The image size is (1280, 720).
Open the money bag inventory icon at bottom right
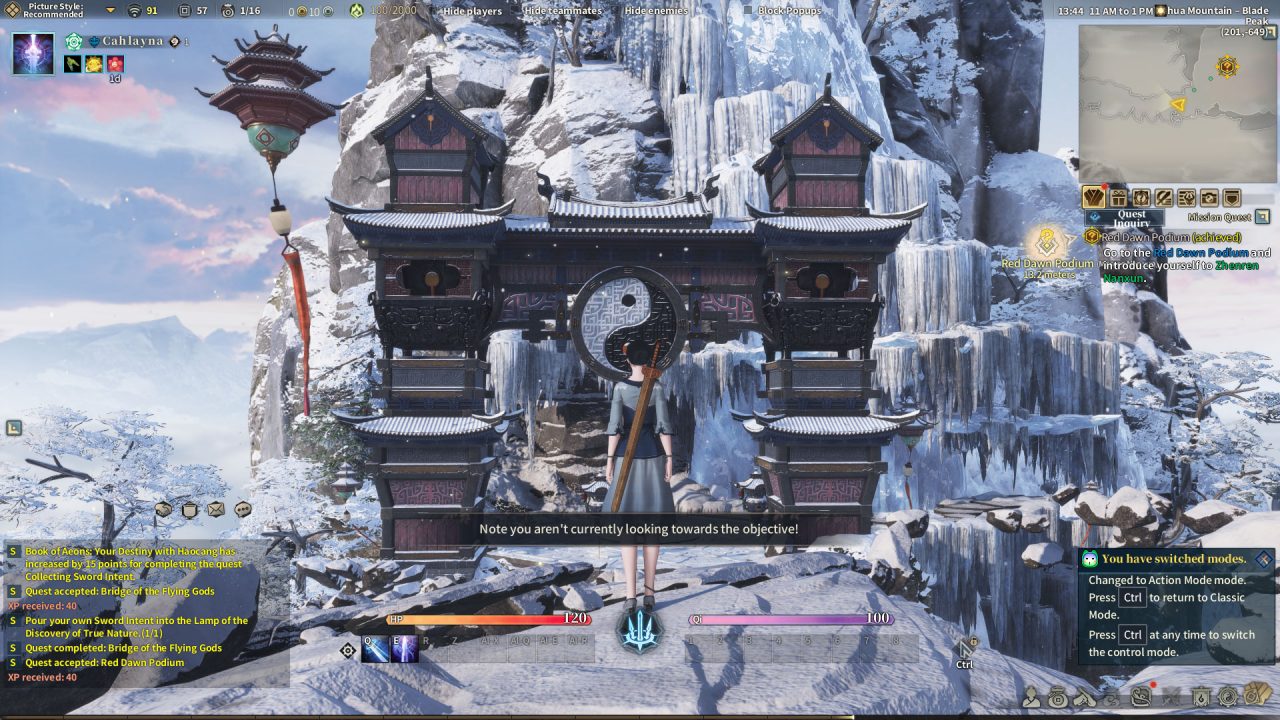[x=1057, y=696]
